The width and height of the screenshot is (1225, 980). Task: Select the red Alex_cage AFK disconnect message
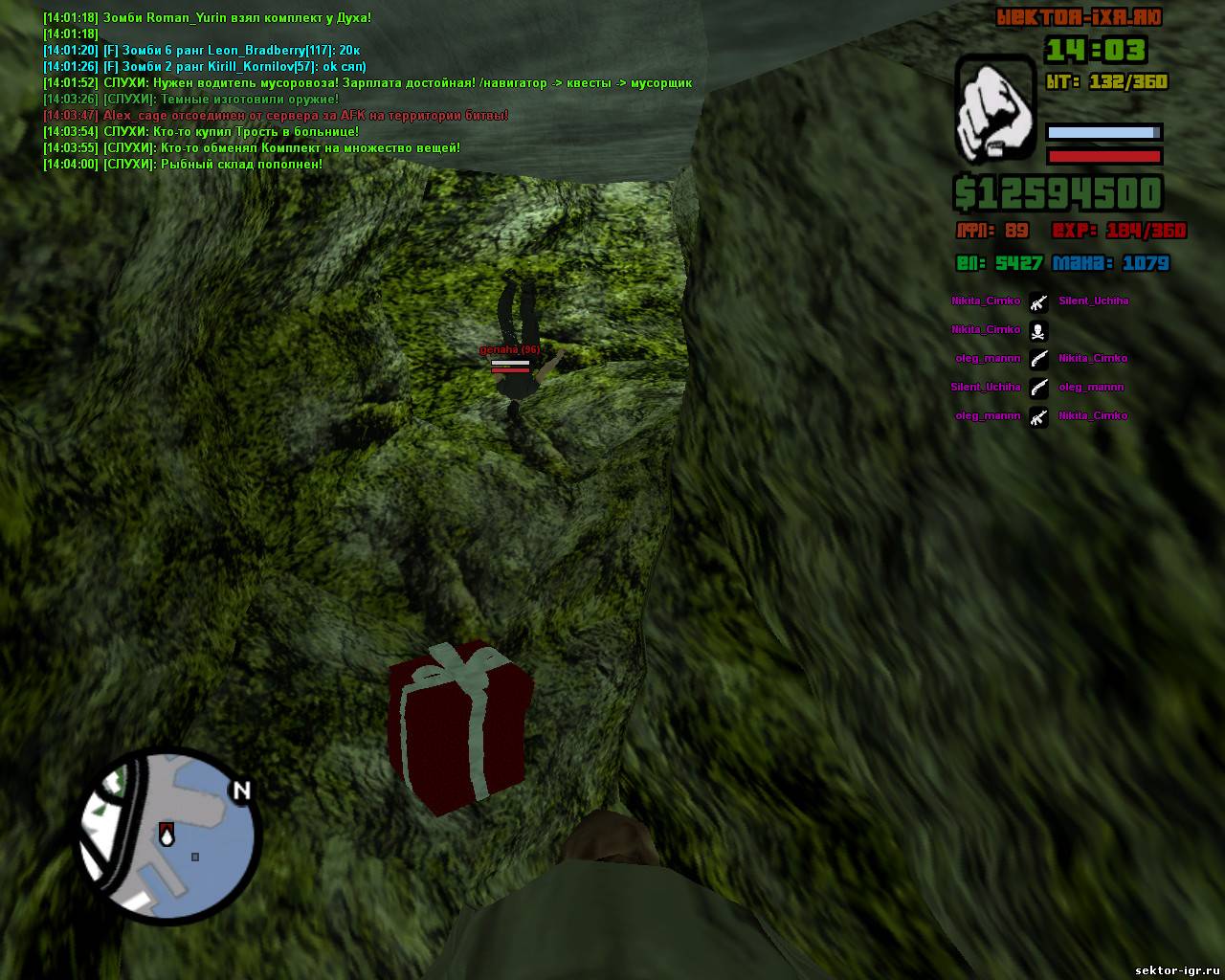tap(276, 116)
